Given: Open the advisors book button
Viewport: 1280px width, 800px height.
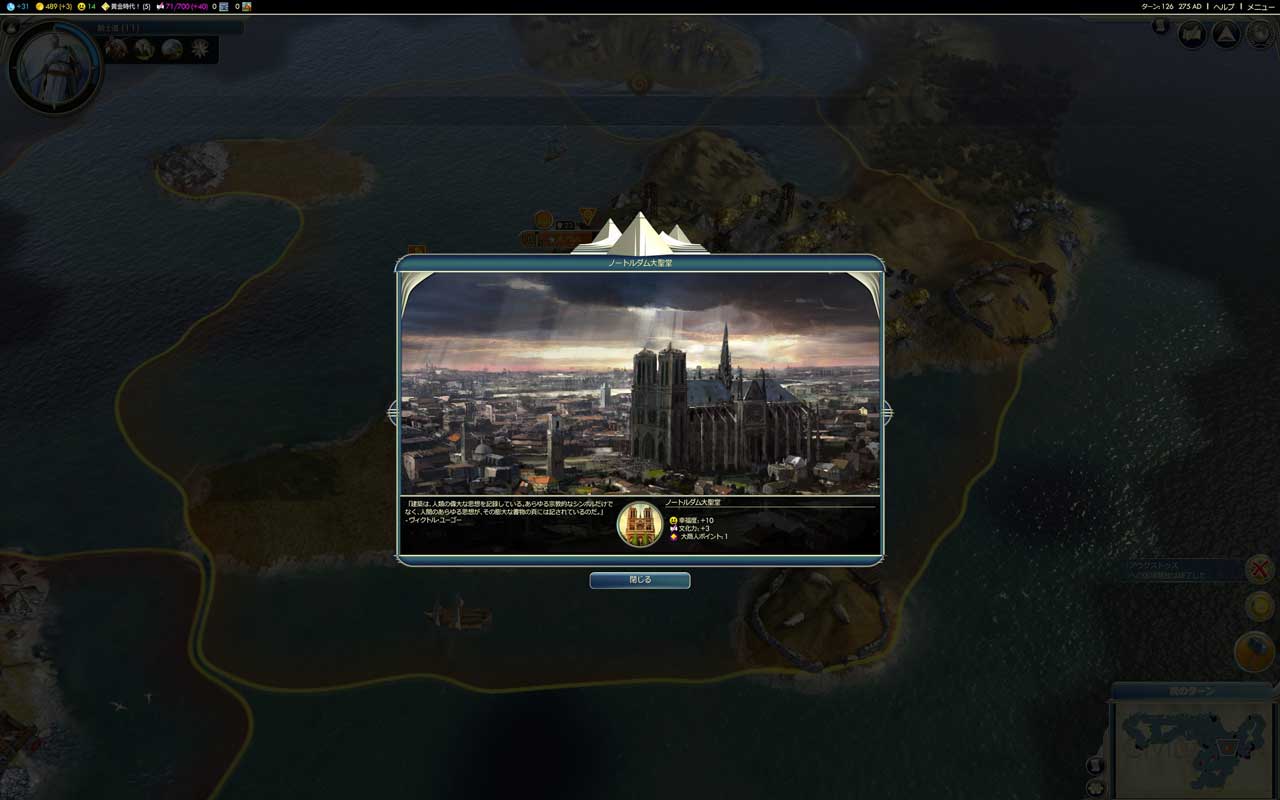Looking at the screenshot, I should (x=1192, y=35).
